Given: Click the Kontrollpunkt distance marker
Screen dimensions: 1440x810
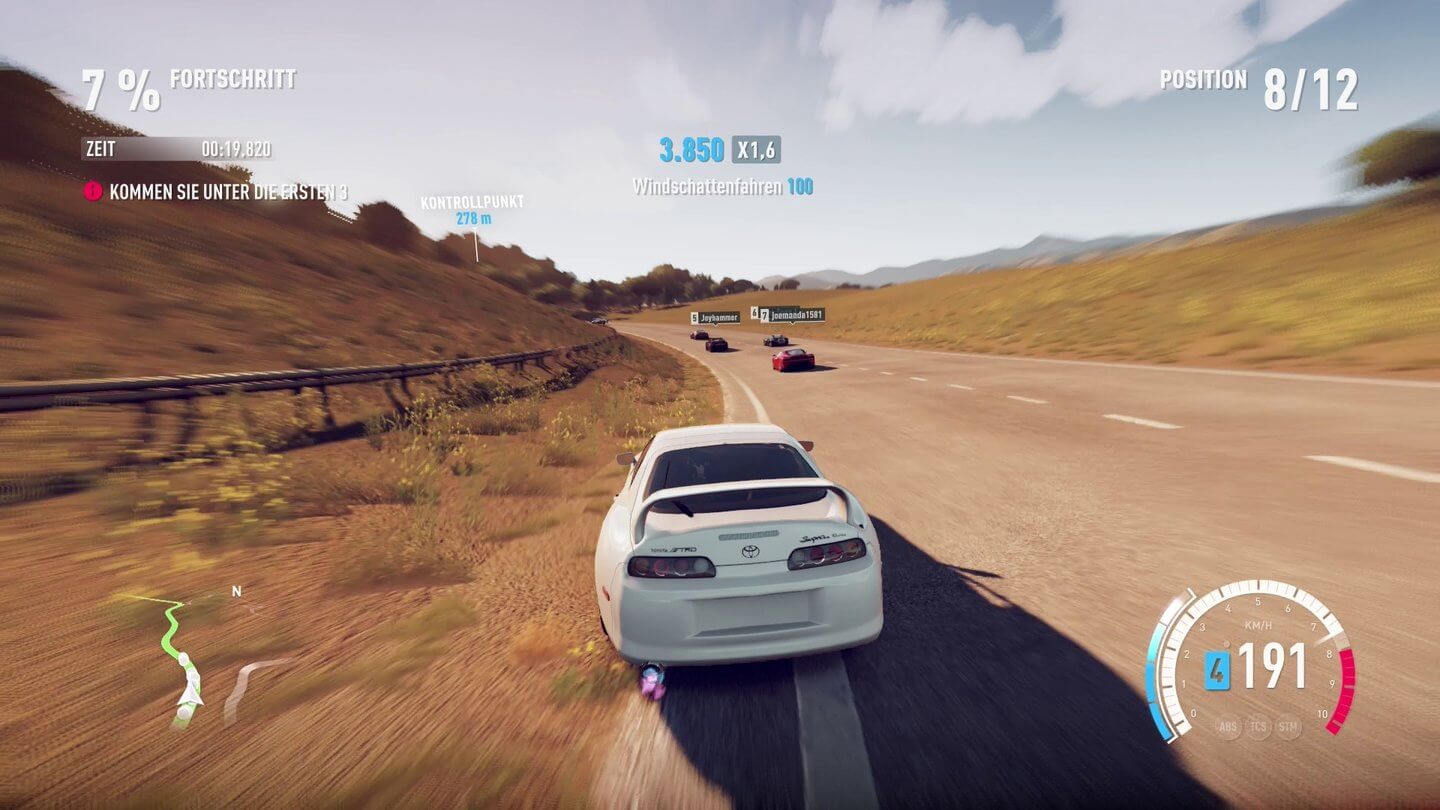Looking at the screenshot, I should (x=472, y=210).
